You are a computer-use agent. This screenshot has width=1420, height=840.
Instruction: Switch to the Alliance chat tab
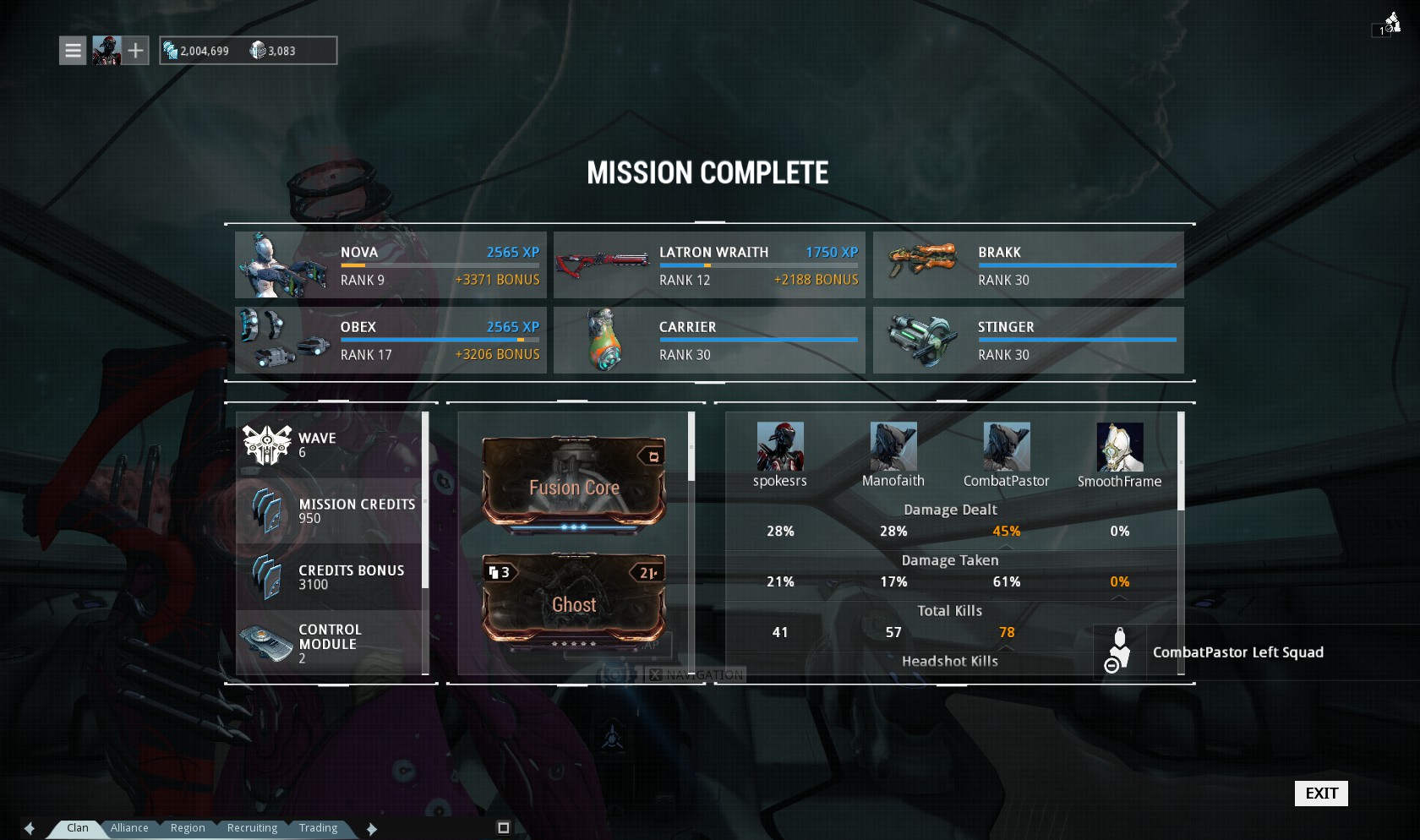coord(129,828)
